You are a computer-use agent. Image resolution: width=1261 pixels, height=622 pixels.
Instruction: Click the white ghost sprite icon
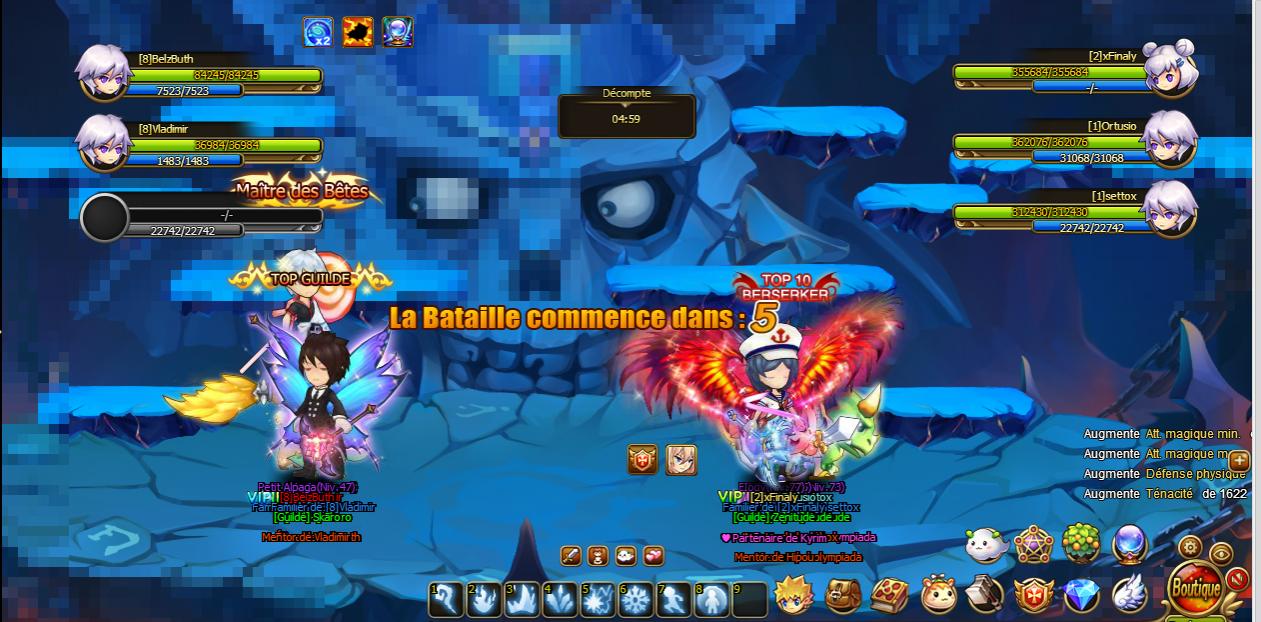(985, 545)
